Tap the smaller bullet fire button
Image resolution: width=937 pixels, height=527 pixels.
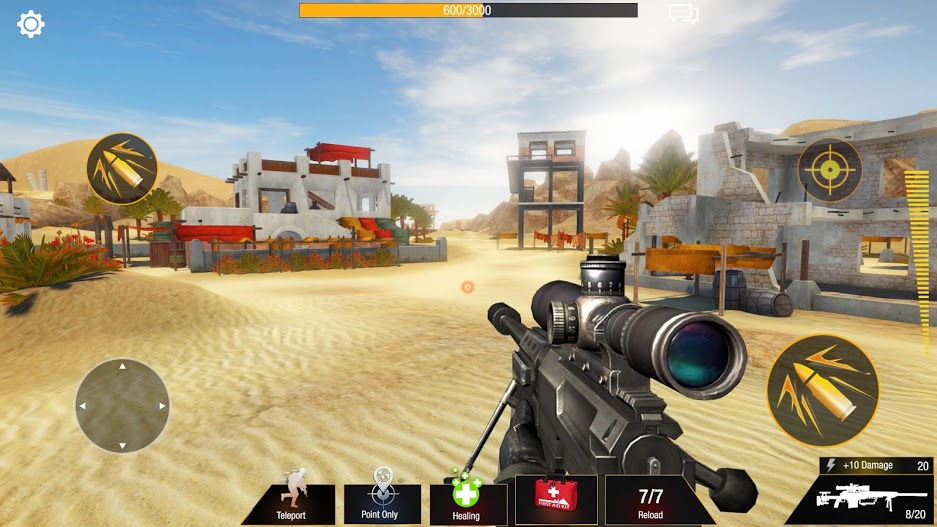(122, 169)
